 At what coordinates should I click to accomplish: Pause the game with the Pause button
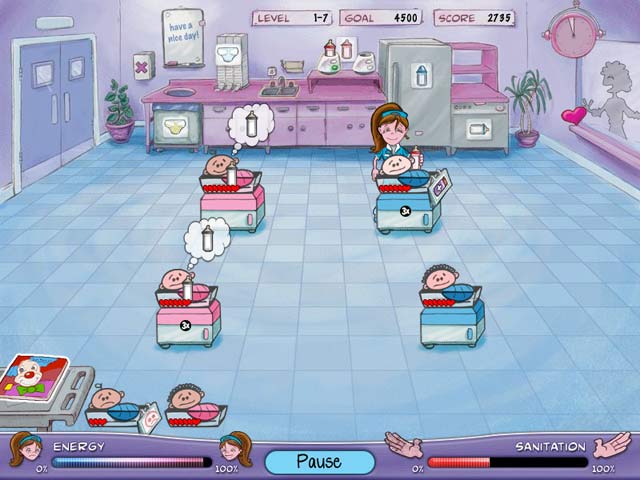320,461
